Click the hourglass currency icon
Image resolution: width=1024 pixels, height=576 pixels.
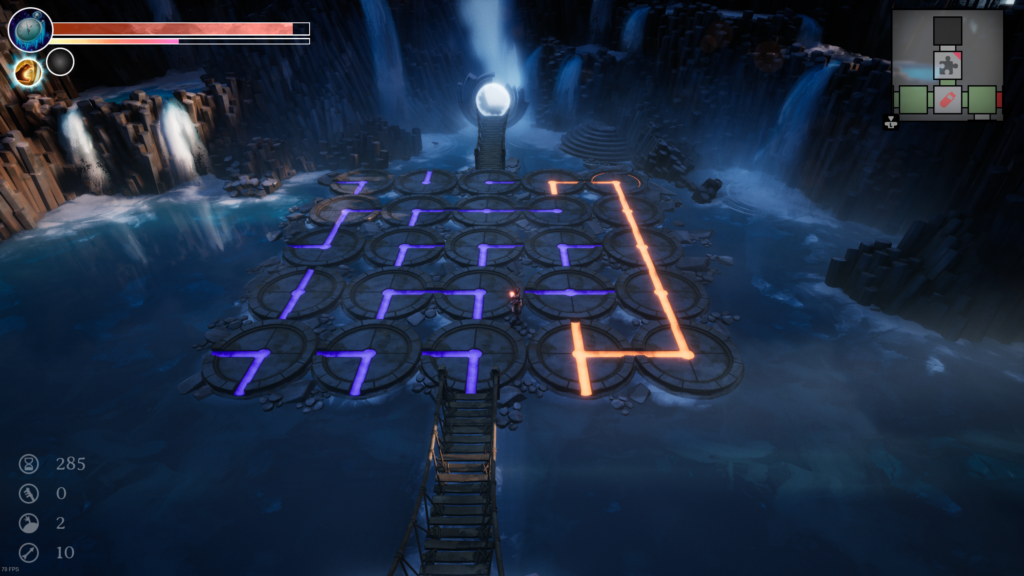point(29,463)
